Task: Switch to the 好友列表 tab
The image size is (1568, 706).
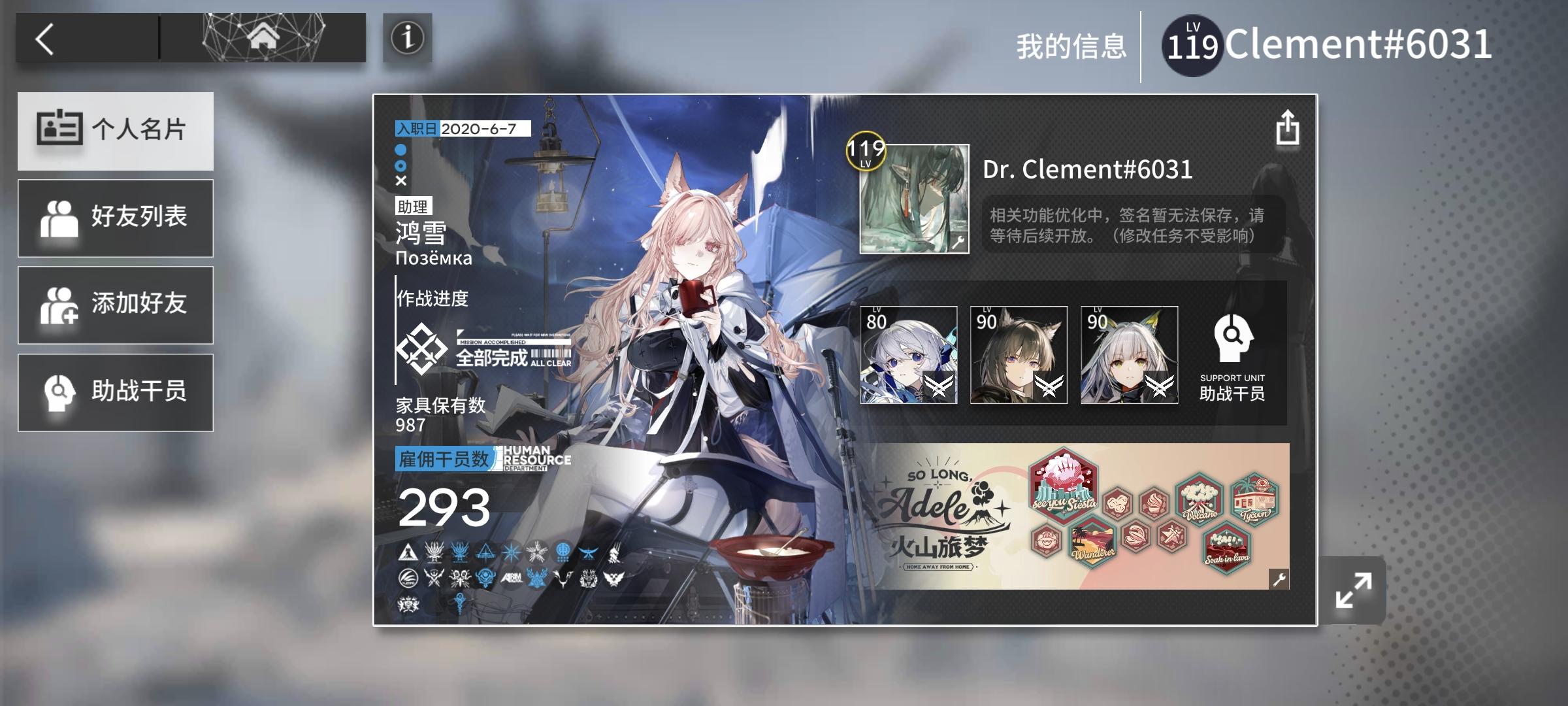Action: point(116,218)
